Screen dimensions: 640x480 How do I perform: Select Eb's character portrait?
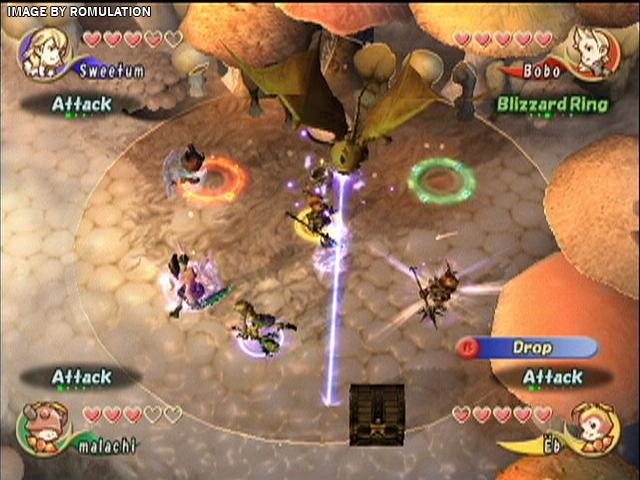click(596, 428)
